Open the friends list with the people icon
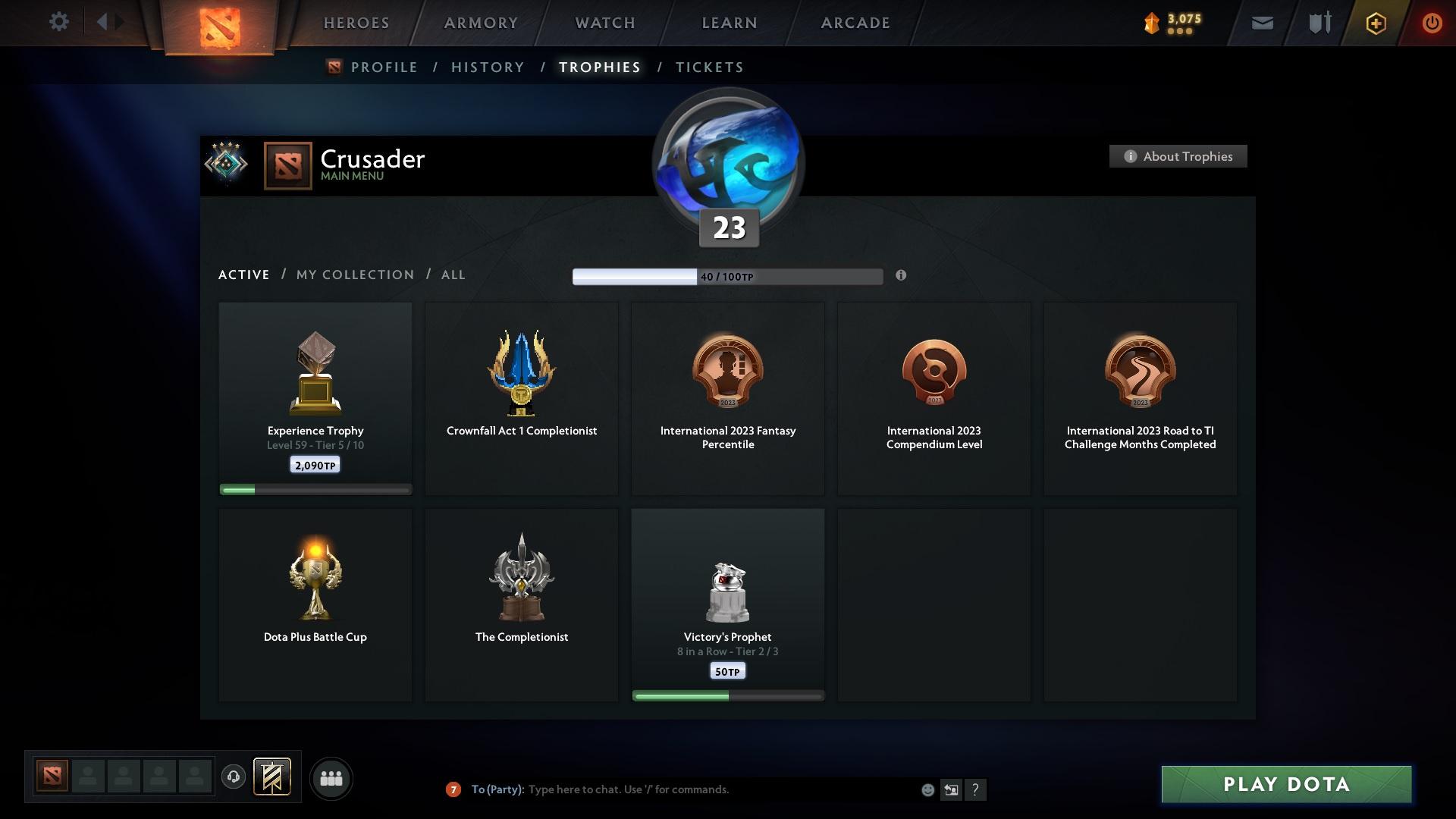1456x819 pixels. [x=330, y=778]
